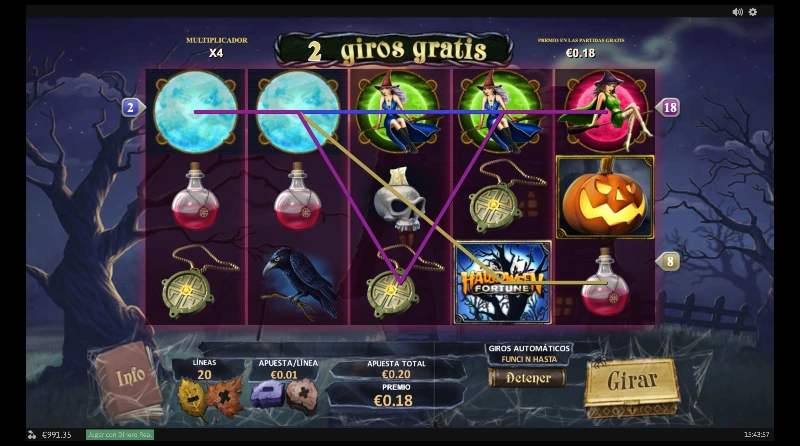800x446 pixels.
Task: Raise bet per line with pink stone plus
Action: tap(299, 394)
